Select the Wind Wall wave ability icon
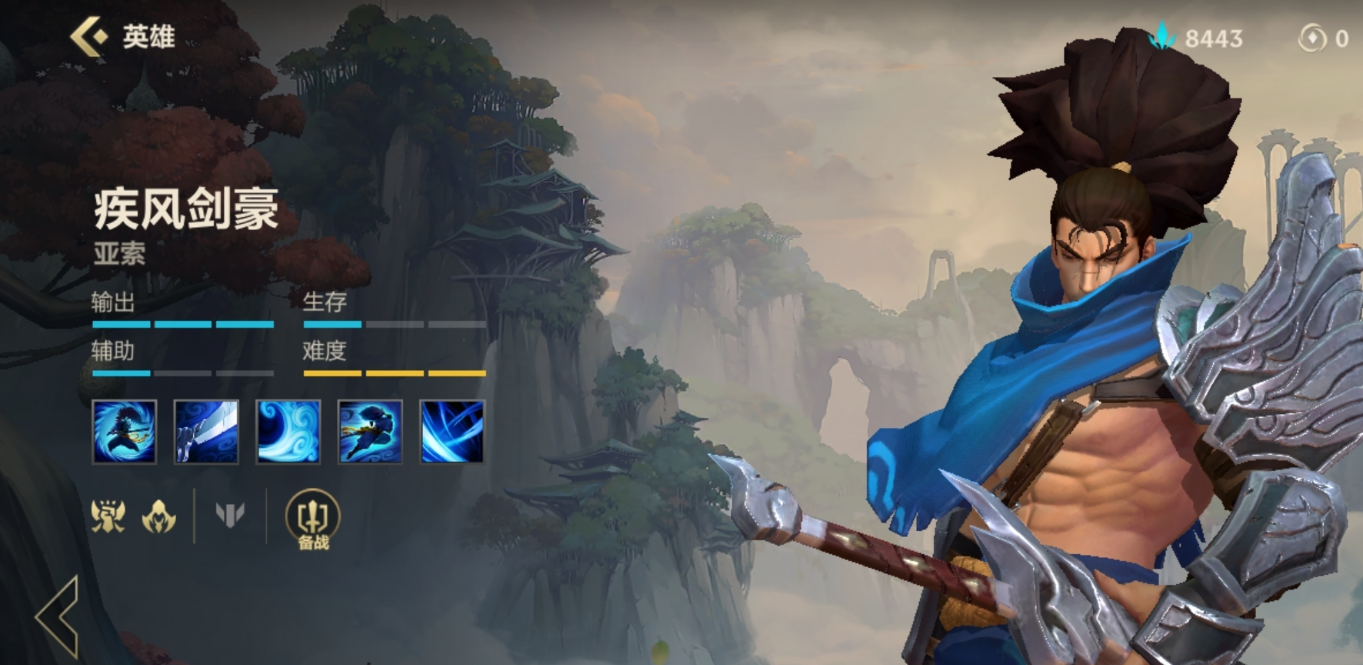Viewport: 1363px width, 665px height. pyautogui.click(x=288, y=432)
